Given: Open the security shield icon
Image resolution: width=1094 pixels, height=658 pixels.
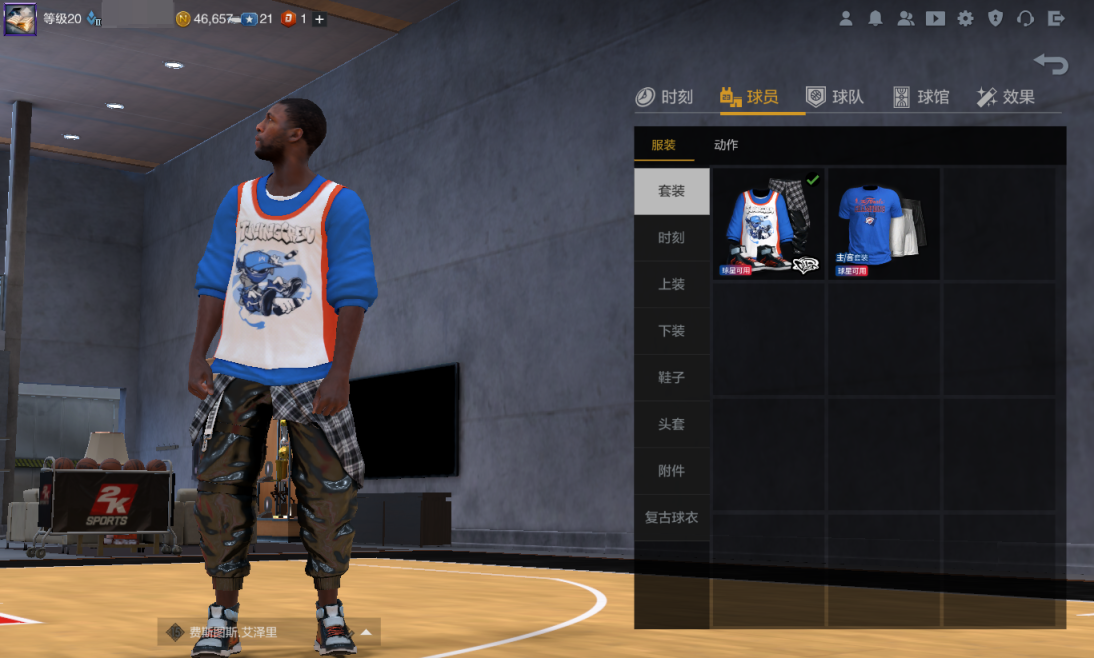Looking at the screenshot, I should click(x=995, y=18).
